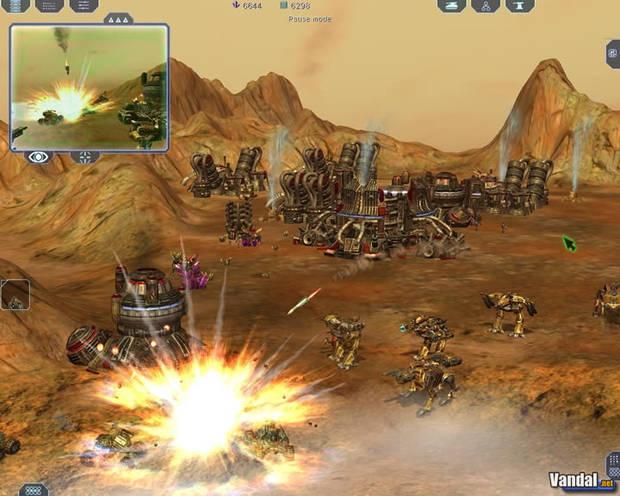
Task: Open the tank units button in top bar
Action: click(451, 6)
